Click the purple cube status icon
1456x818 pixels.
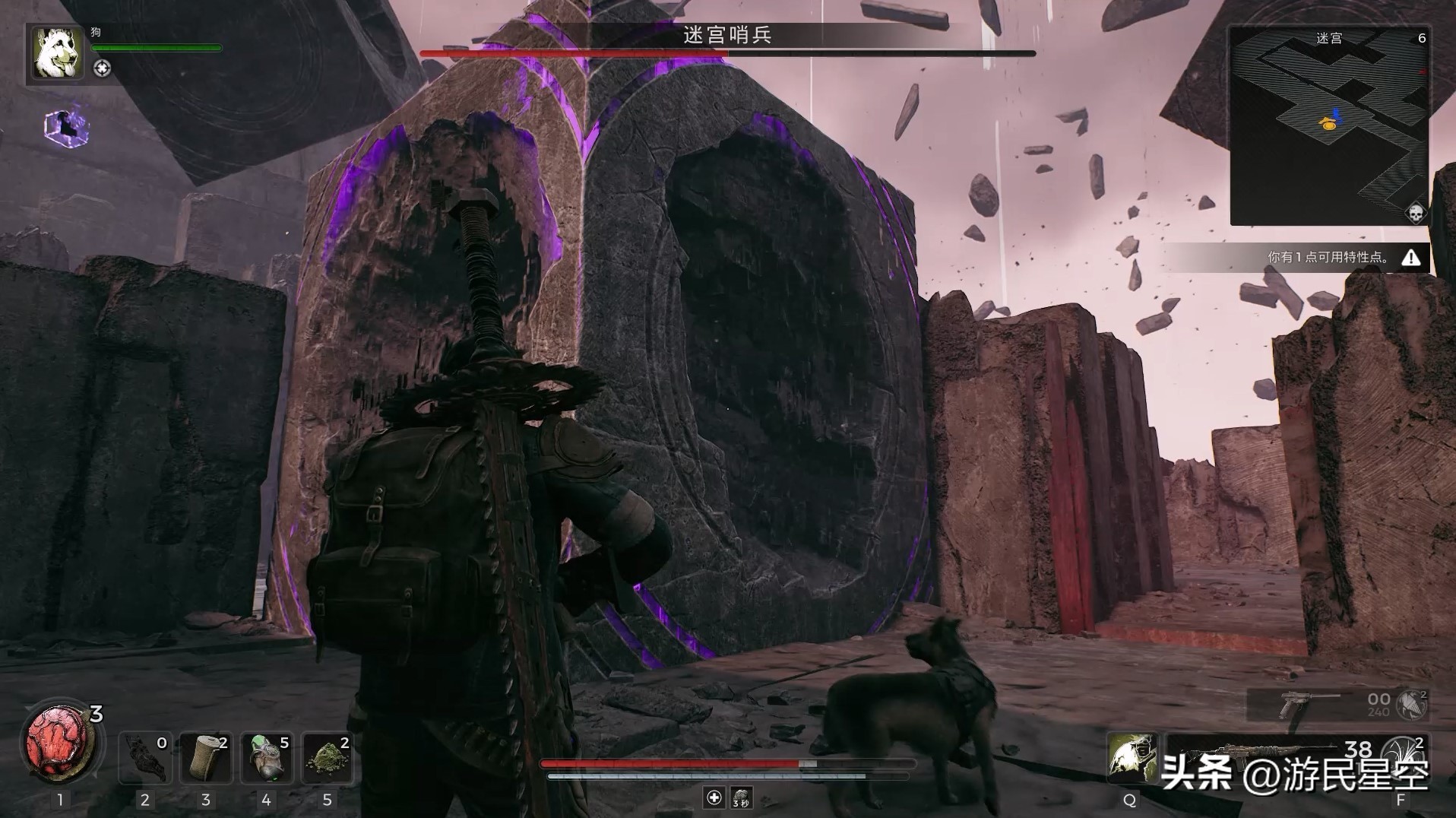coord(67,128)
